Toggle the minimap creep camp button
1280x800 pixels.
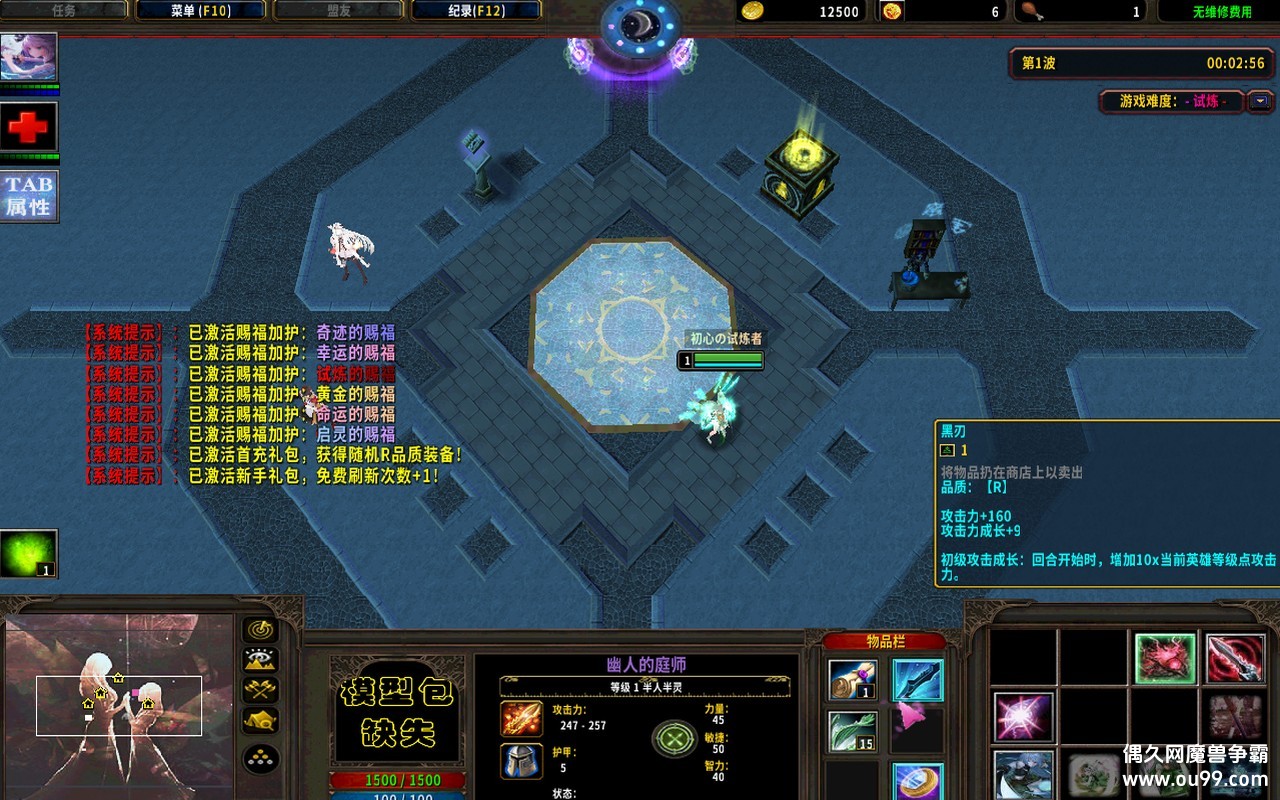[261, 721]
